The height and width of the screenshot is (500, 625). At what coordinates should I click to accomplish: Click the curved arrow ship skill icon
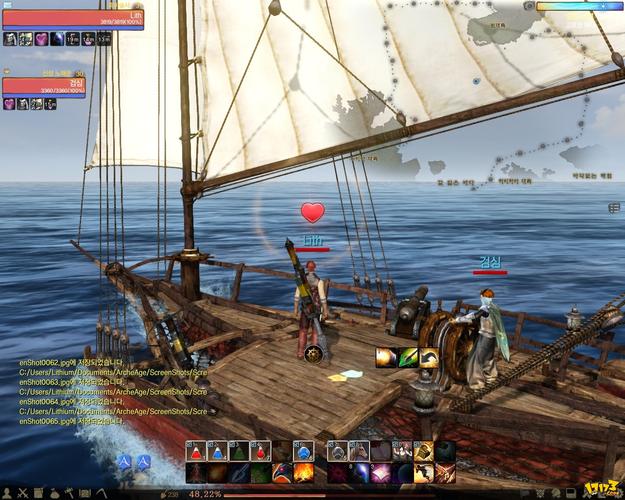click(x=429, y=357)
